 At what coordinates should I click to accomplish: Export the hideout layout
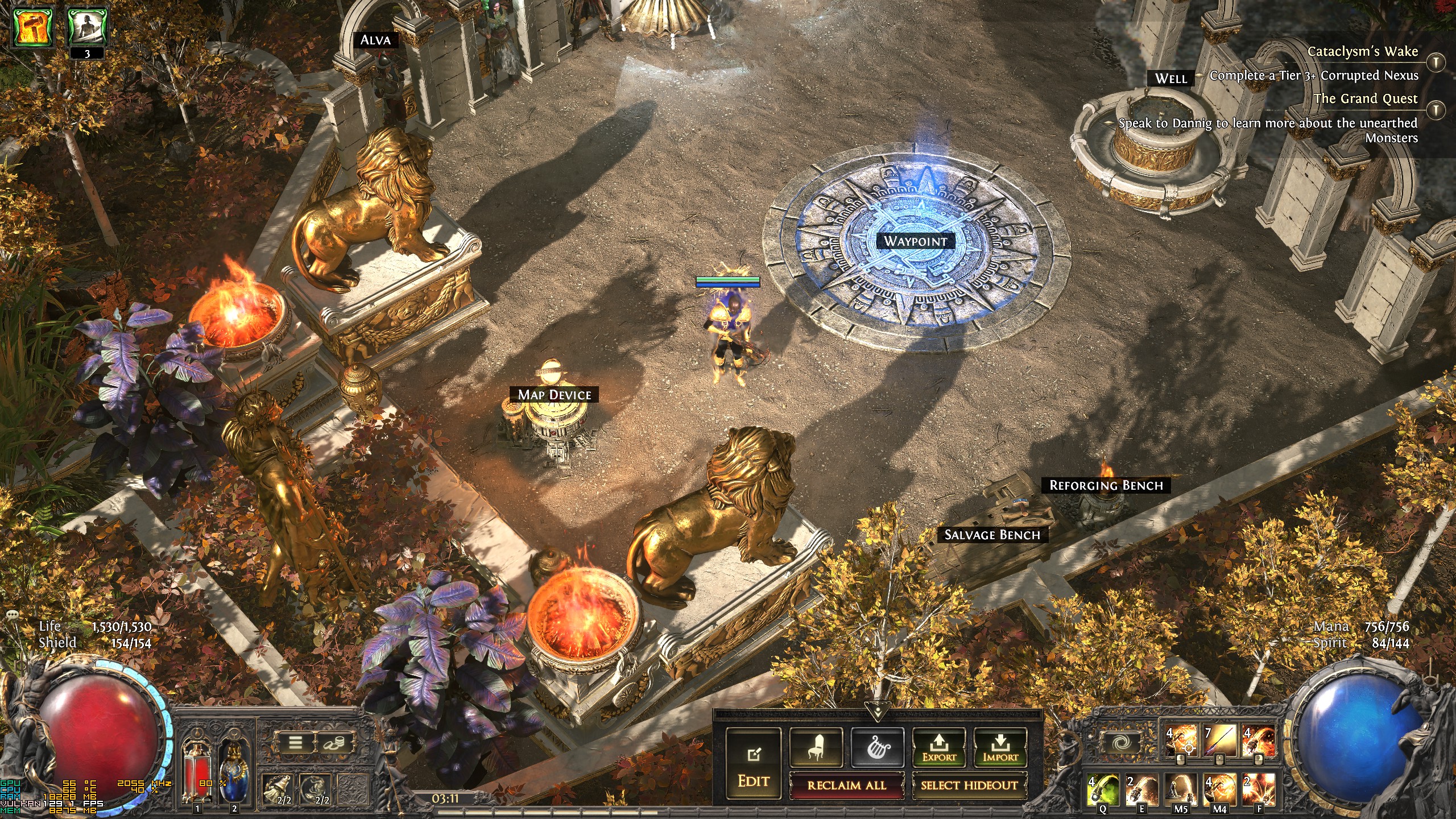939,747
